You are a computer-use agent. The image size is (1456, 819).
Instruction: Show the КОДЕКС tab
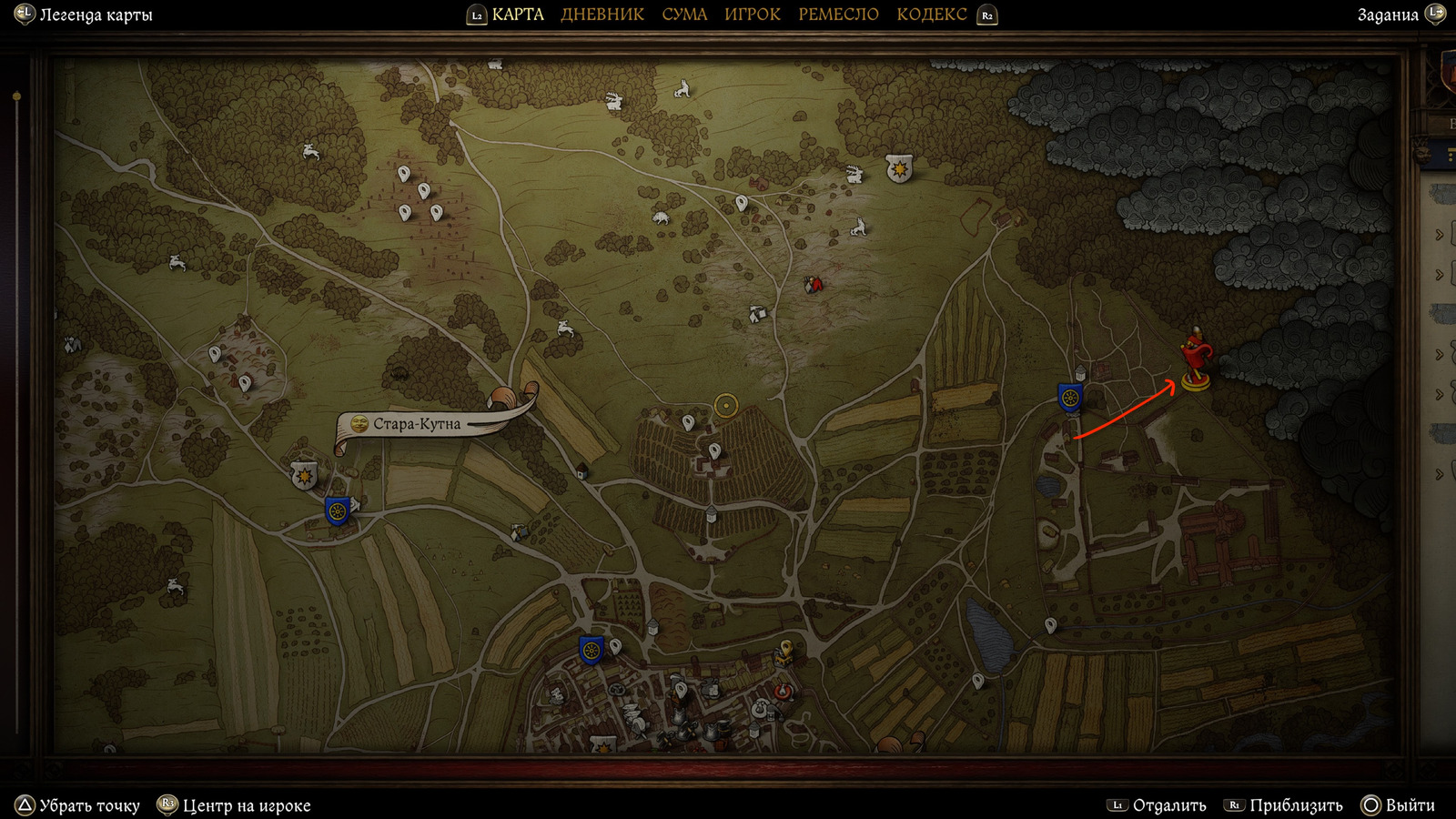pos(931,15)
